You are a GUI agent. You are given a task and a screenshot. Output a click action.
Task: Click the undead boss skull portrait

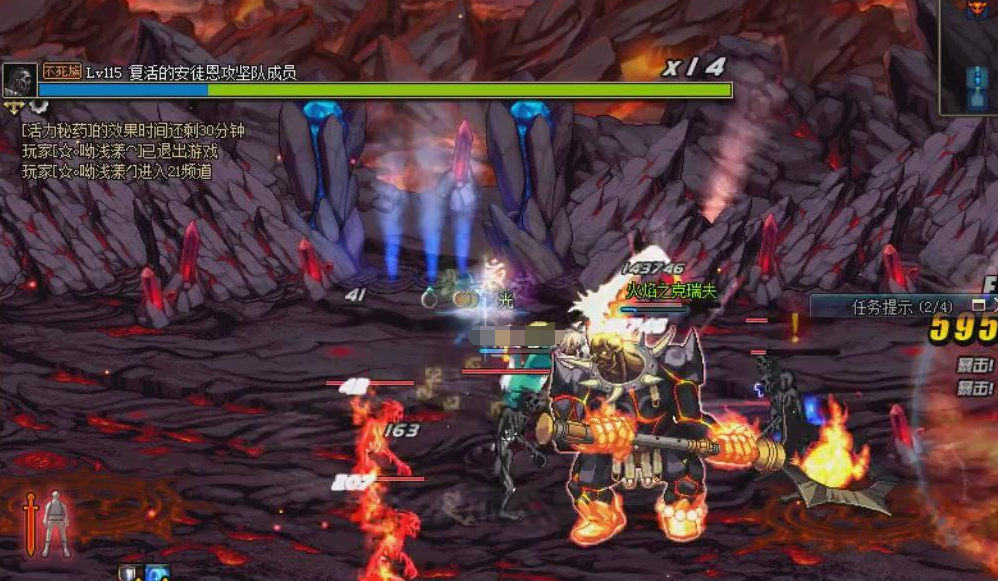click(x=19, y=80)
